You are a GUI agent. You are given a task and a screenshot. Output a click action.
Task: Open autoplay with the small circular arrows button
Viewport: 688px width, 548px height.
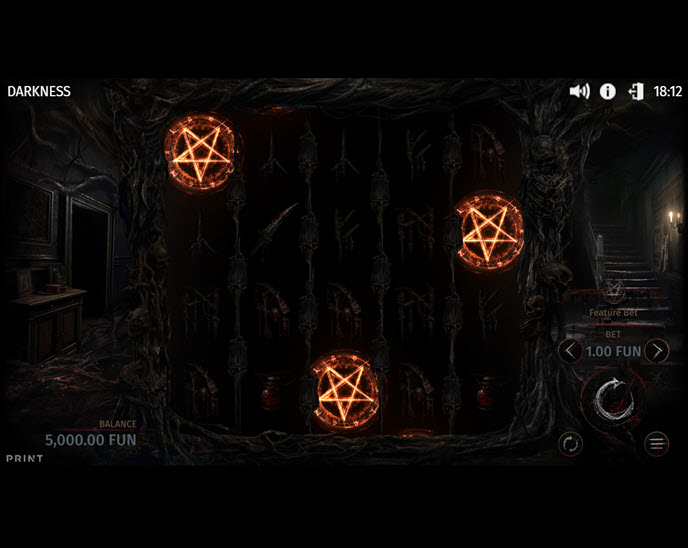(x=570, y=443)
